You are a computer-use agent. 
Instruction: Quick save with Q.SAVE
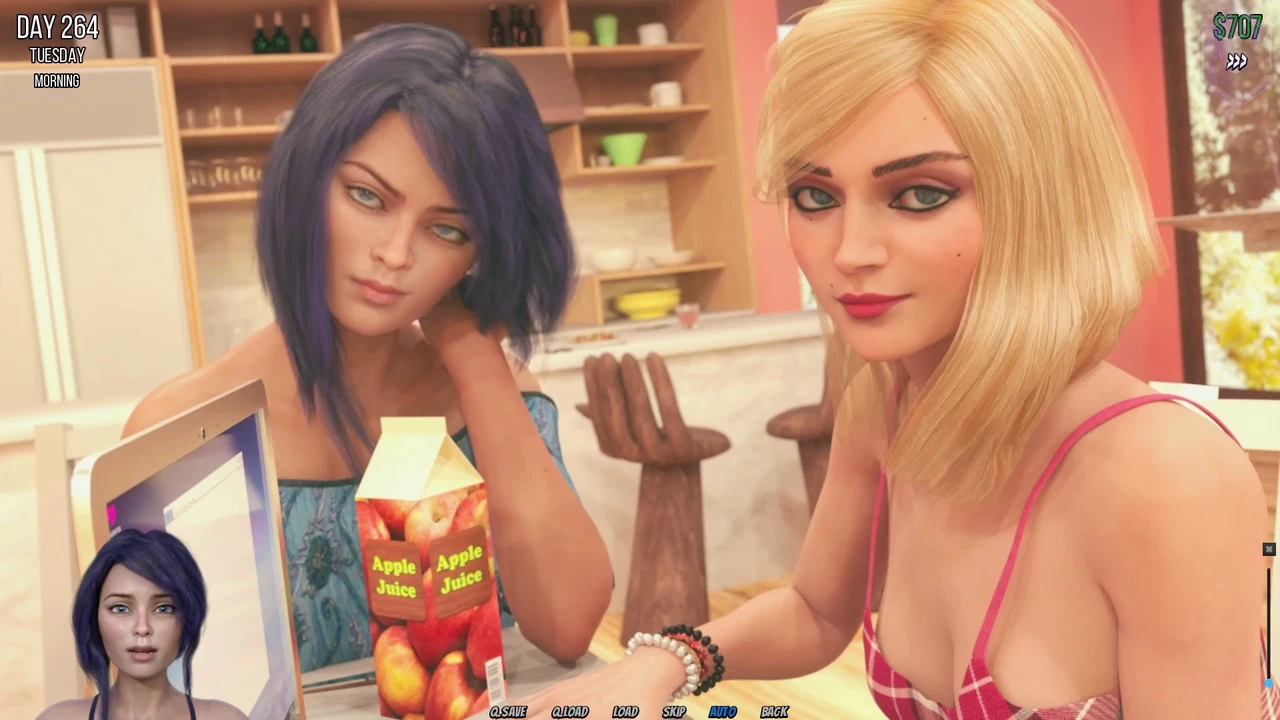[x=508, y=712]
